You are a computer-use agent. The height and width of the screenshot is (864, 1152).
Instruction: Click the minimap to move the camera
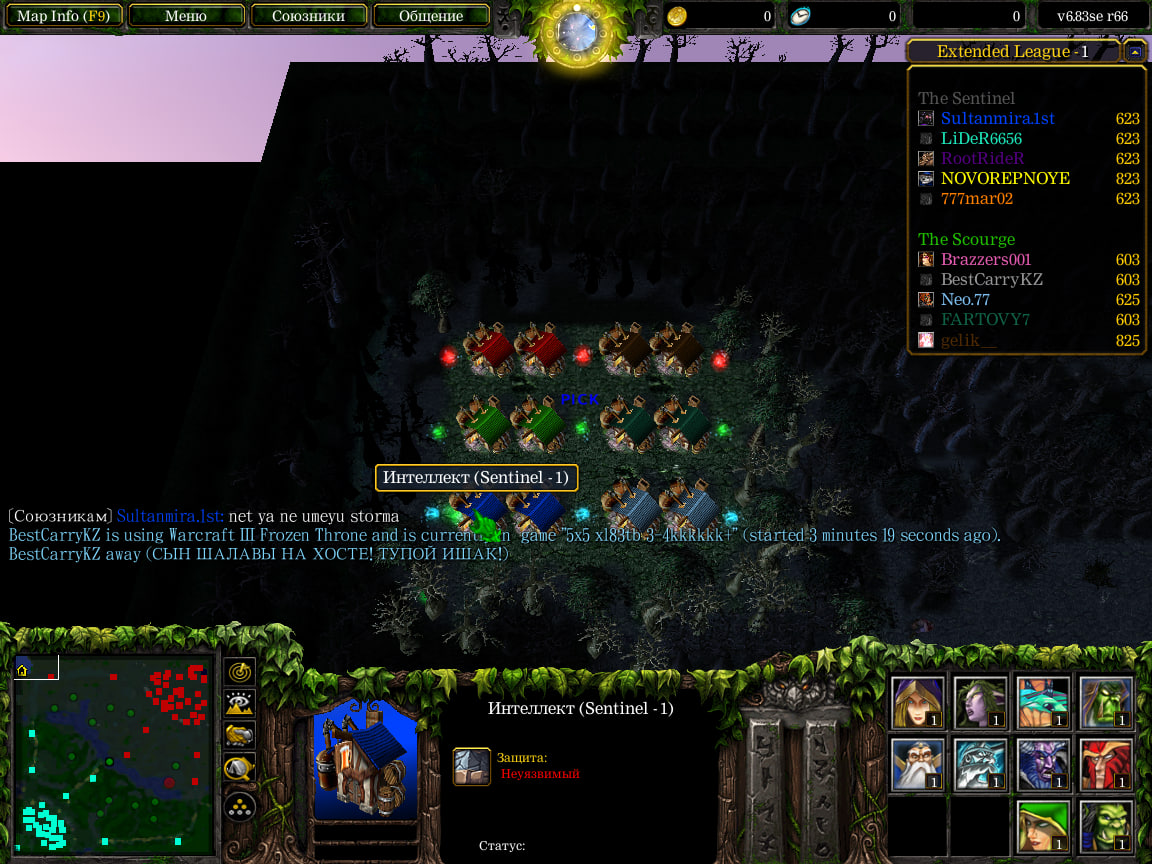(x=114, y=755)
